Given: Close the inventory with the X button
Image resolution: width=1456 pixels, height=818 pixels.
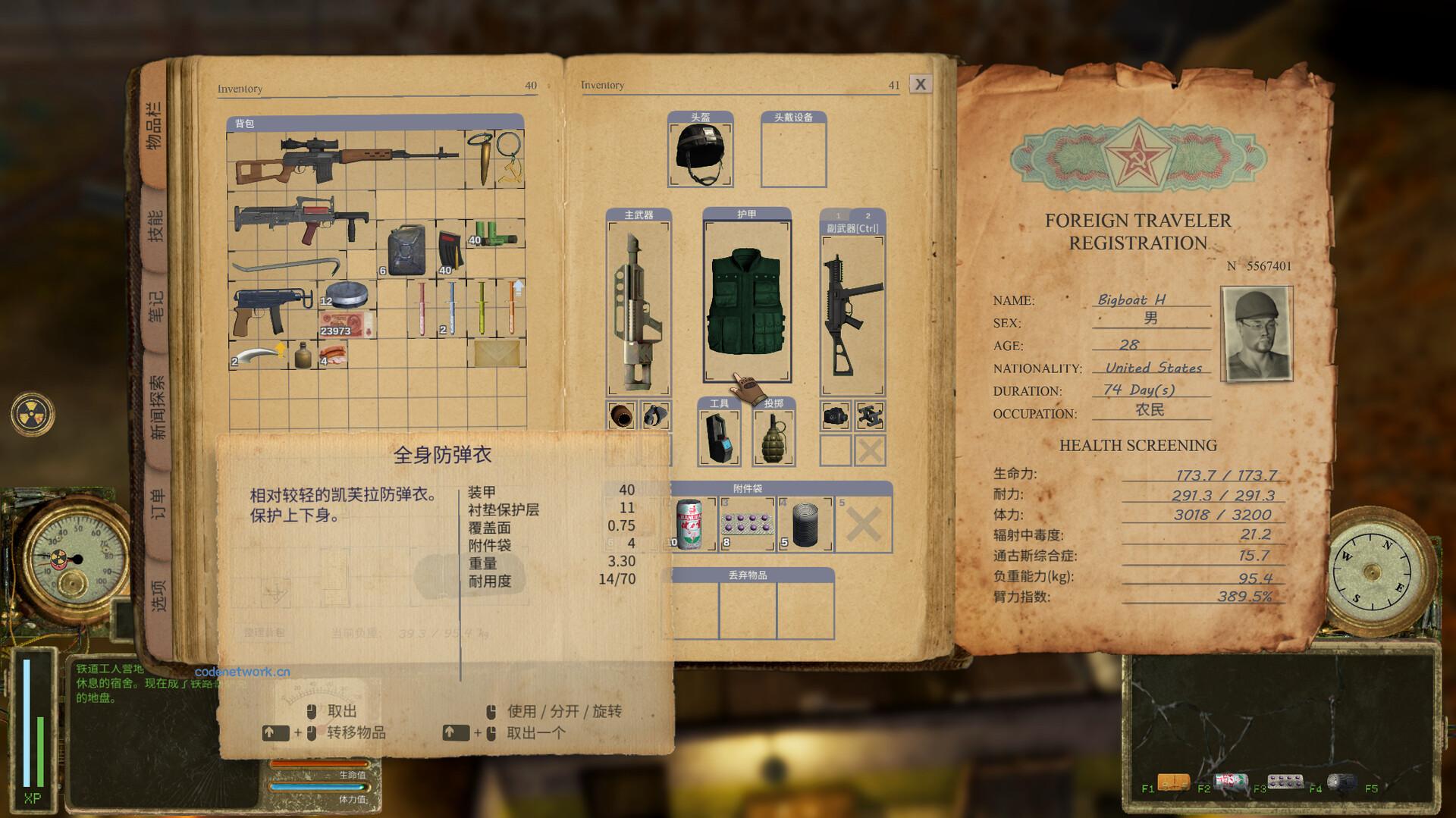Looking at the screenshot, I should [921, 83].
